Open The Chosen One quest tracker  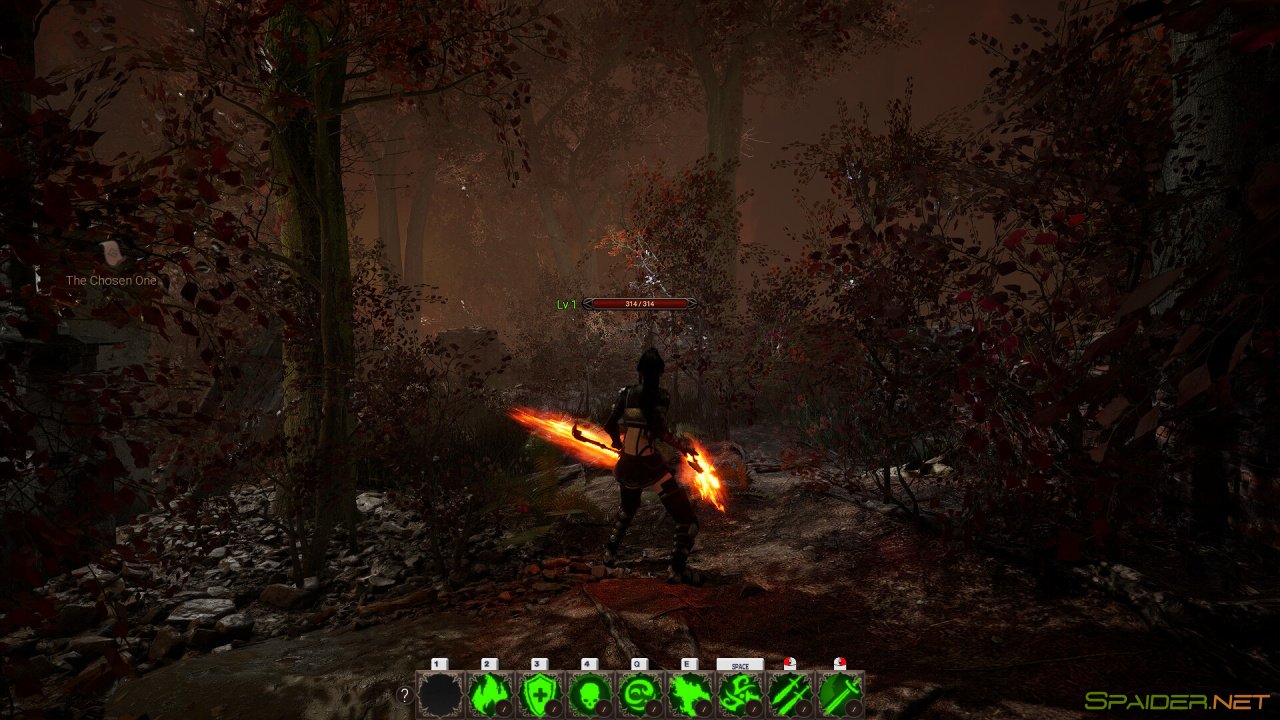[x=111, y=280]
